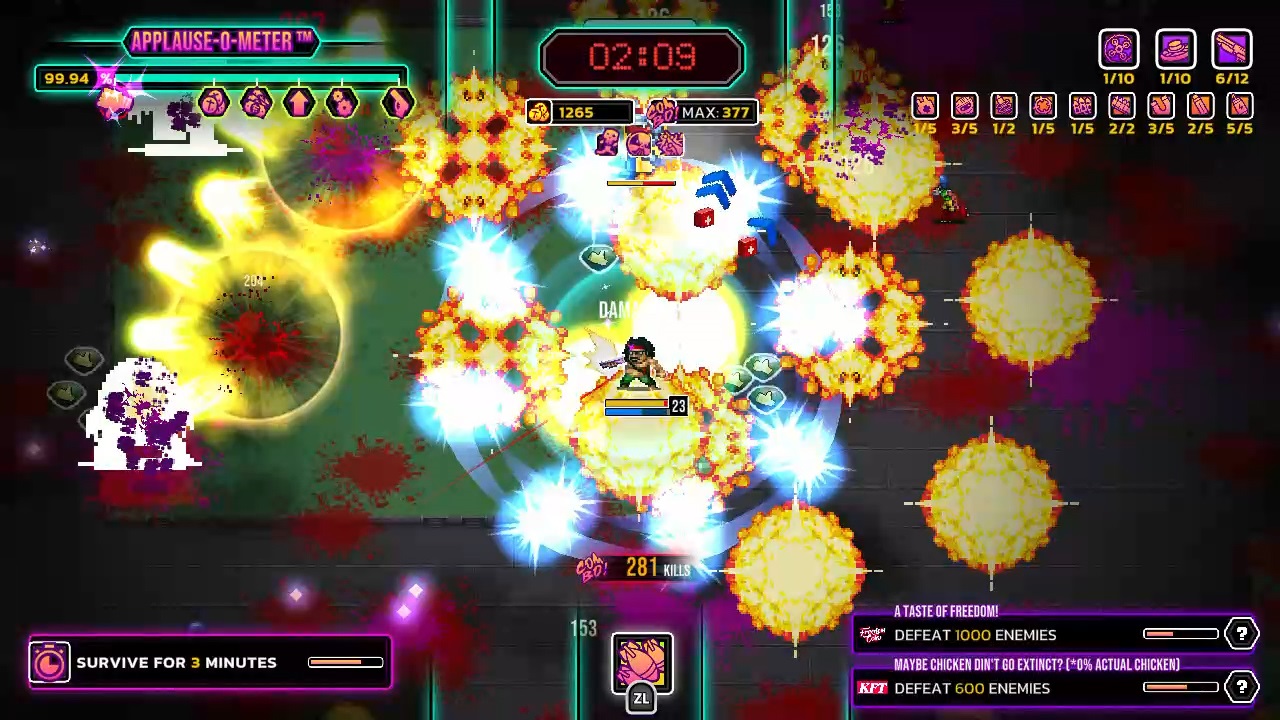Viewport: 1280px width, 720px height.
Task: Select the rocket perk icon showing 1/2
Action: coord(1003,107)
